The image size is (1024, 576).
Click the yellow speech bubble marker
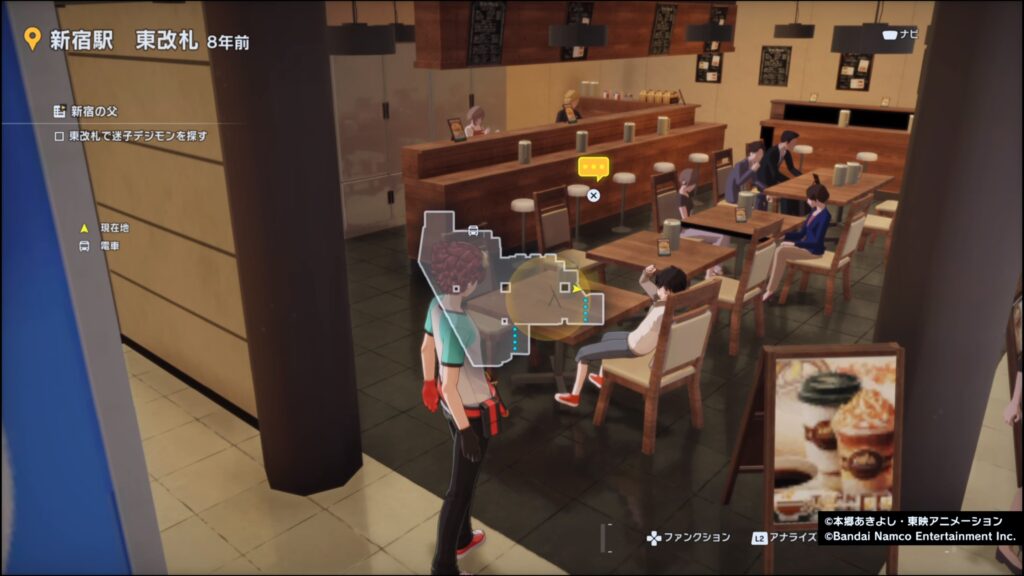[x=594, y=167]
